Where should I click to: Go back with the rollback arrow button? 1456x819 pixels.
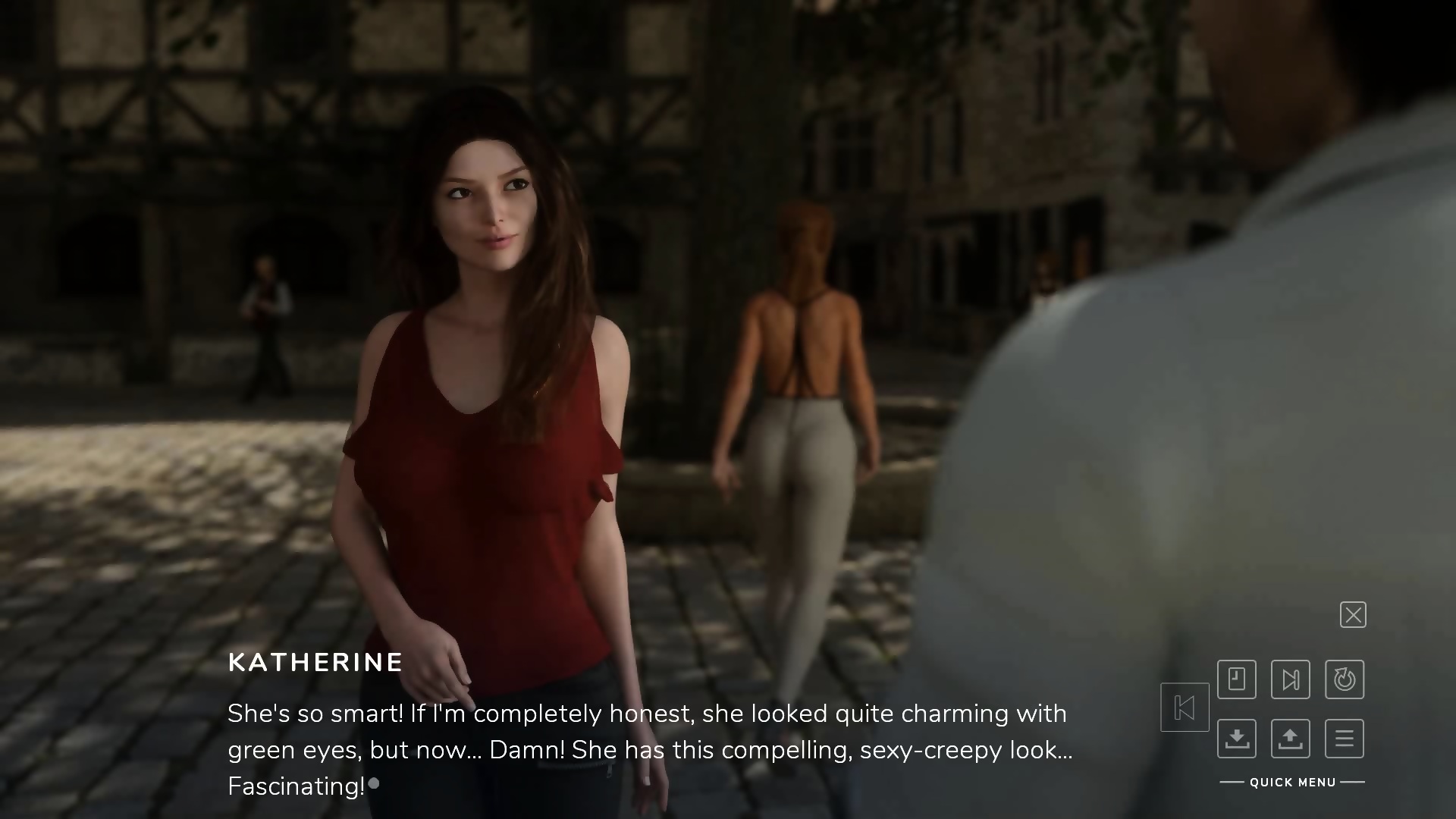click(1185, 708)
